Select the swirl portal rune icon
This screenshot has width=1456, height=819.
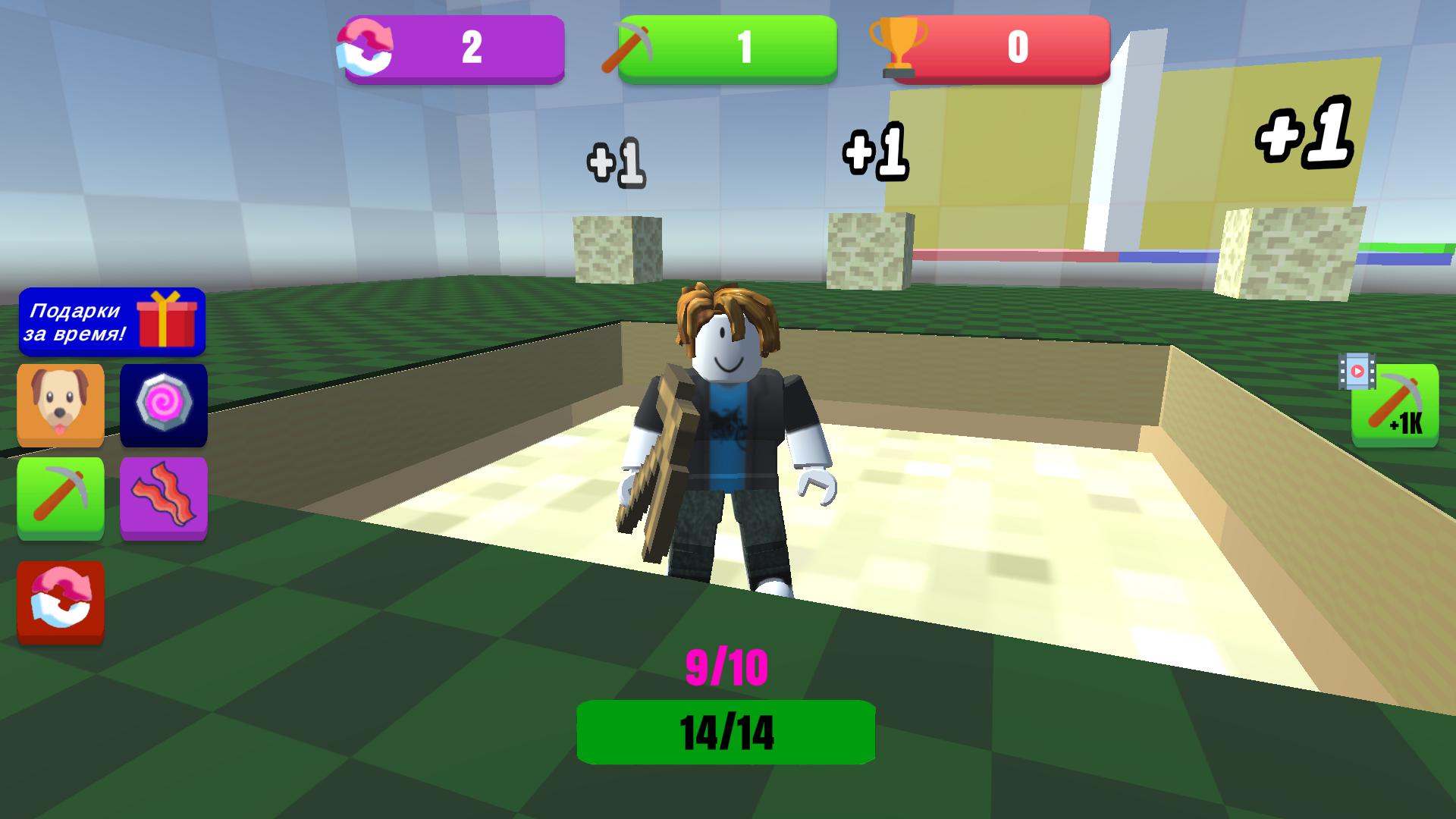click(x=164, y=407)
